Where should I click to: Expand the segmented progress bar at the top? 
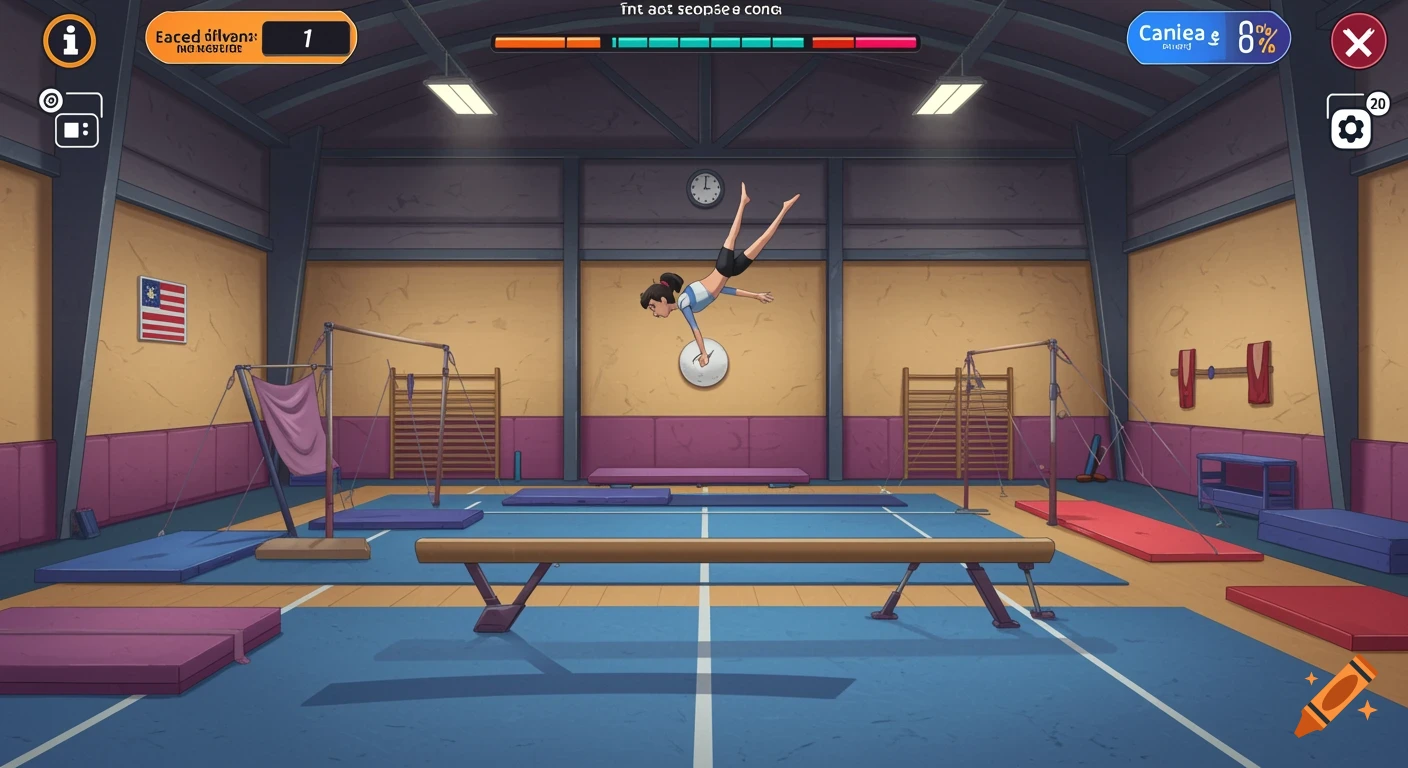[x=704, y=43]
